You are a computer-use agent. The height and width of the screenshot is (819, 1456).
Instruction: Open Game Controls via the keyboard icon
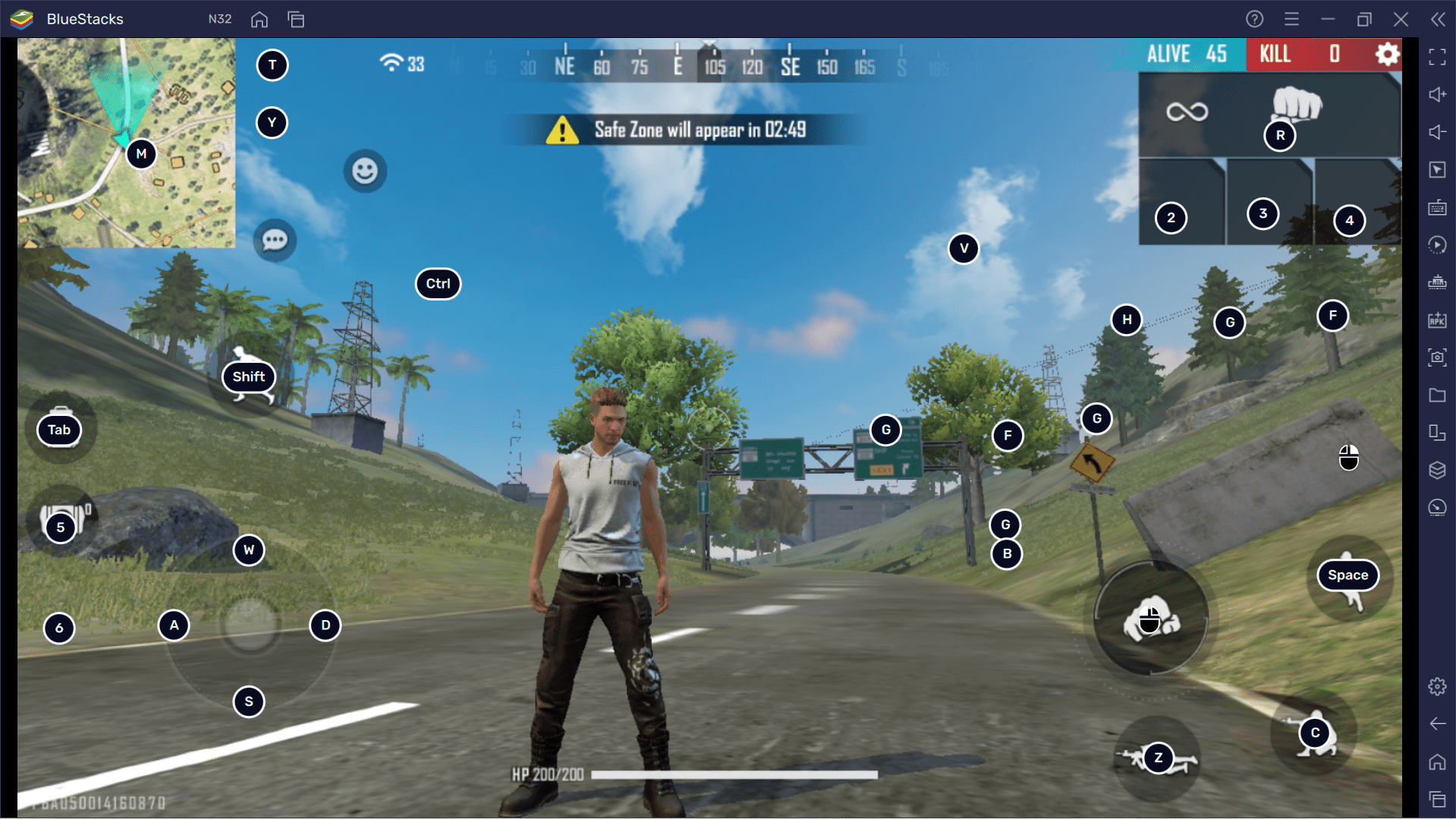coord(1436,207)
